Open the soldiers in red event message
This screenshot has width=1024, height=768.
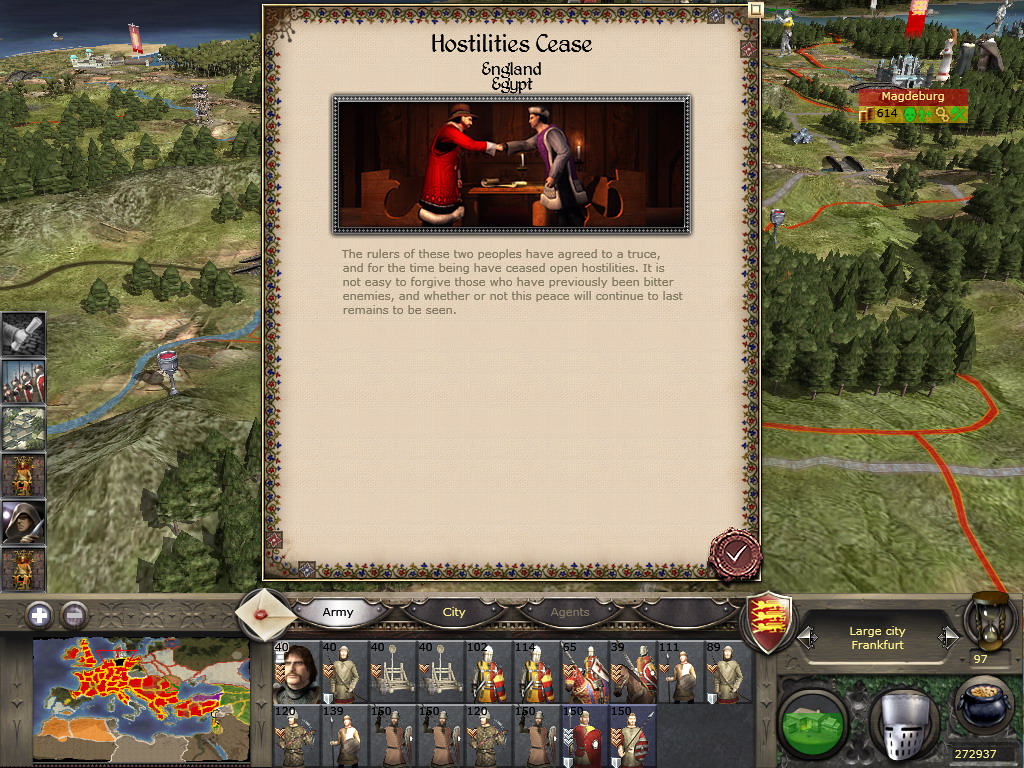(23, 380)
